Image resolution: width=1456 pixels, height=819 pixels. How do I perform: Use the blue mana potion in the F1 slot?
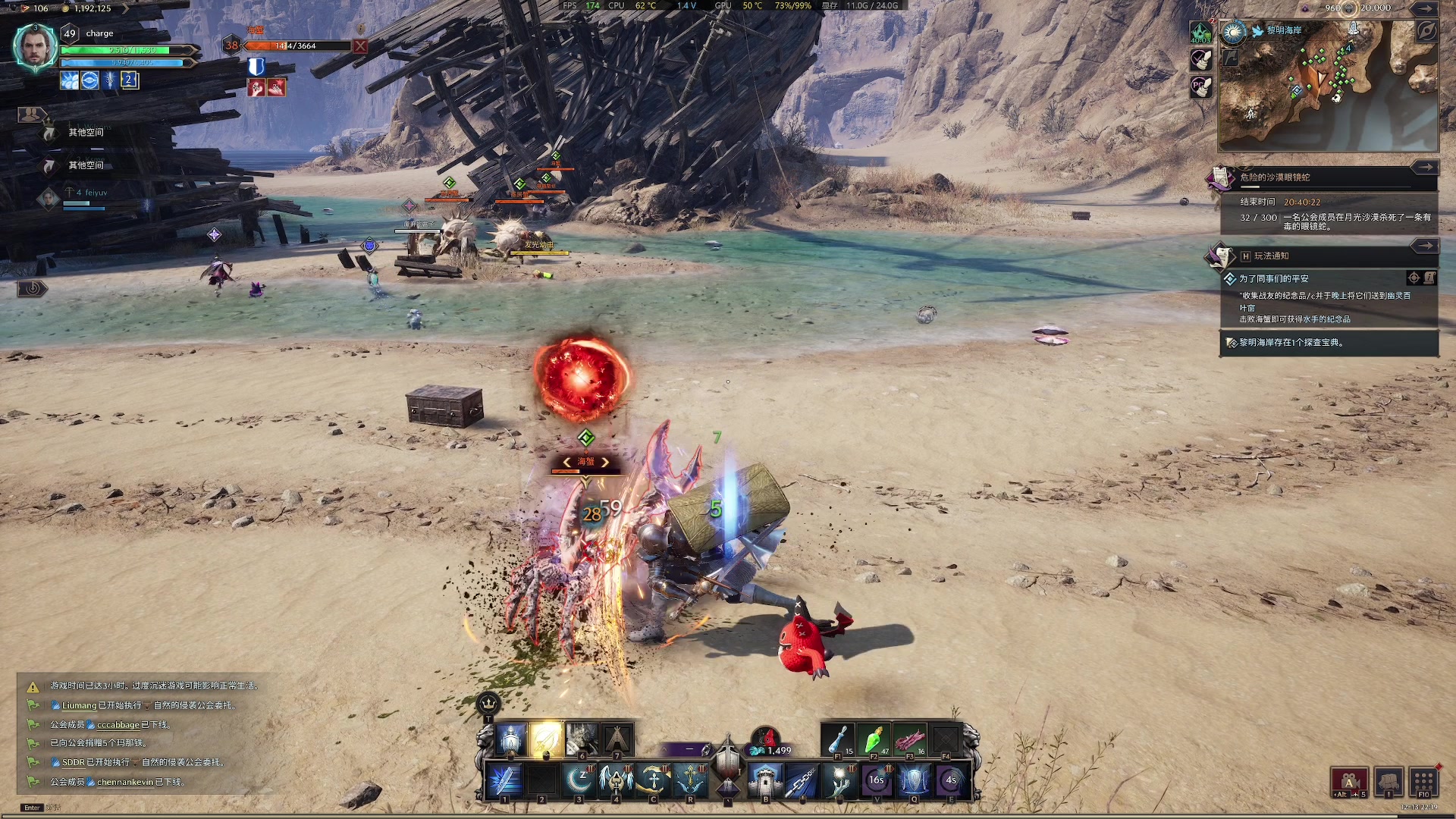tap(838, 739)
